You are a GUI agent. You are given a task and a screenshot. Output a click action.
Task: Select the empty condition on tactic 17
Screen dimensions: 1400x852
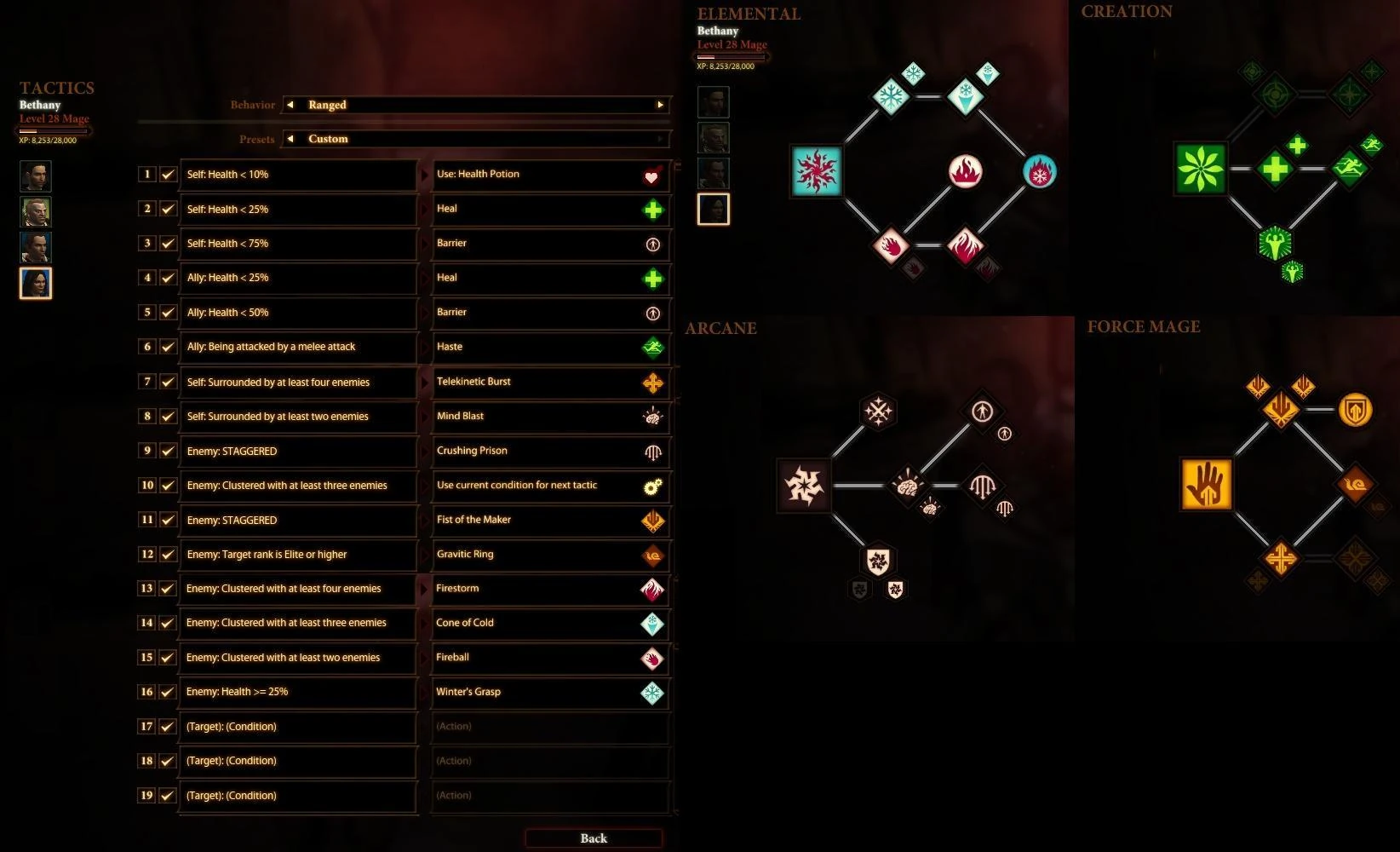[x=298, y=727]
